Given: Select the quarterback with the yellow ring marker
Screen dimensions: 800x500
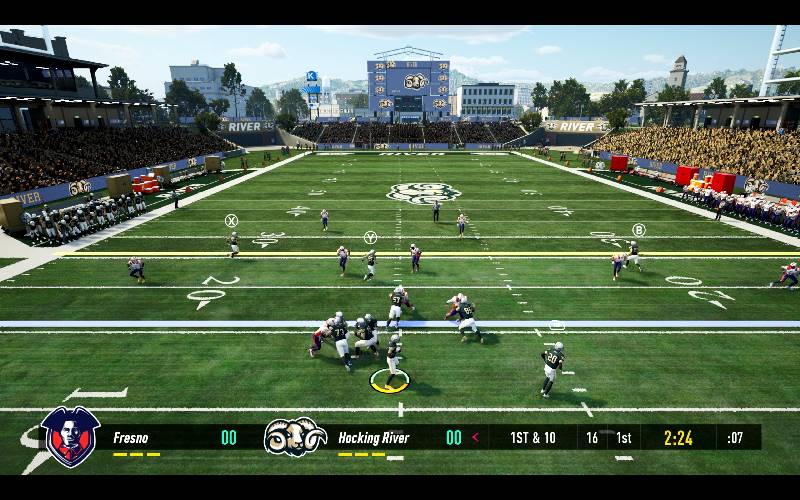Looking at the screenshot, I should 393,360.
